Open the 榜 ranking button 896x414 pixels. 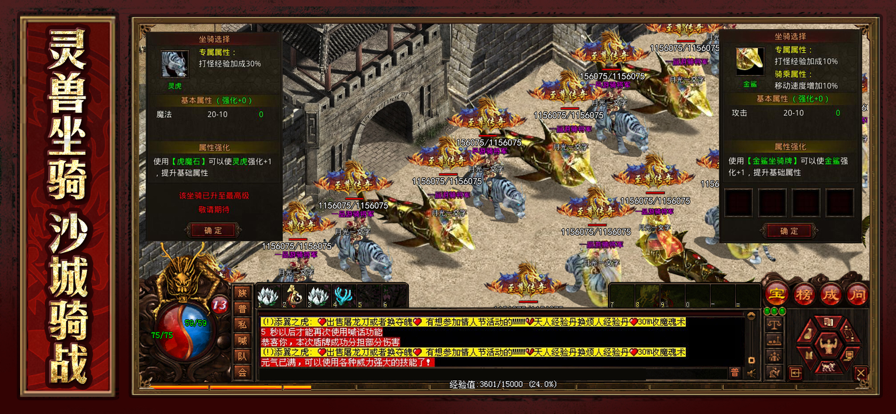click(x=803, y=294)
